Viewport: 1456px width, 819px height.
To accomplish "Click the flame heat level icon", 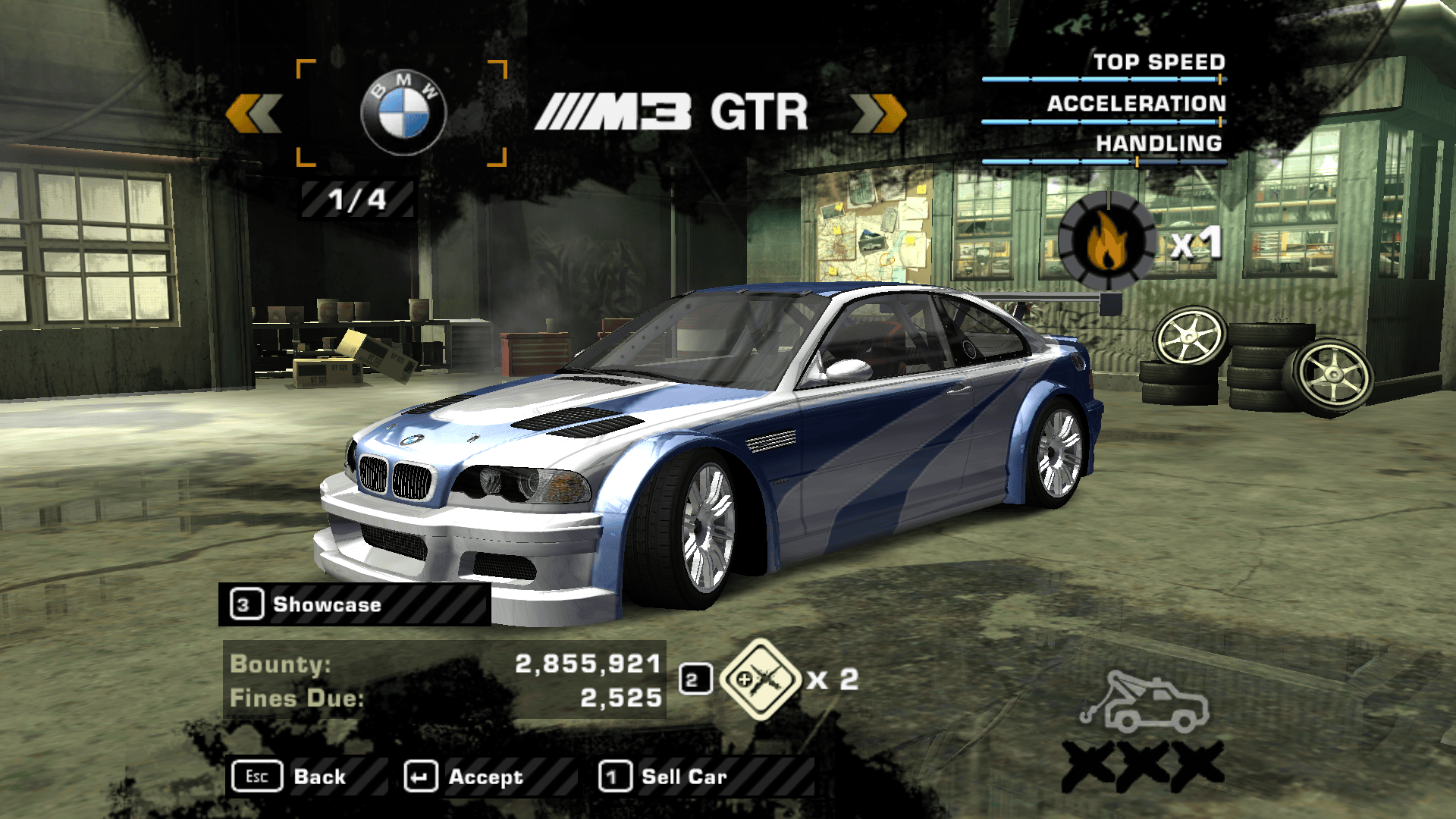I will pyautogui.click(x=1107, y=240).
